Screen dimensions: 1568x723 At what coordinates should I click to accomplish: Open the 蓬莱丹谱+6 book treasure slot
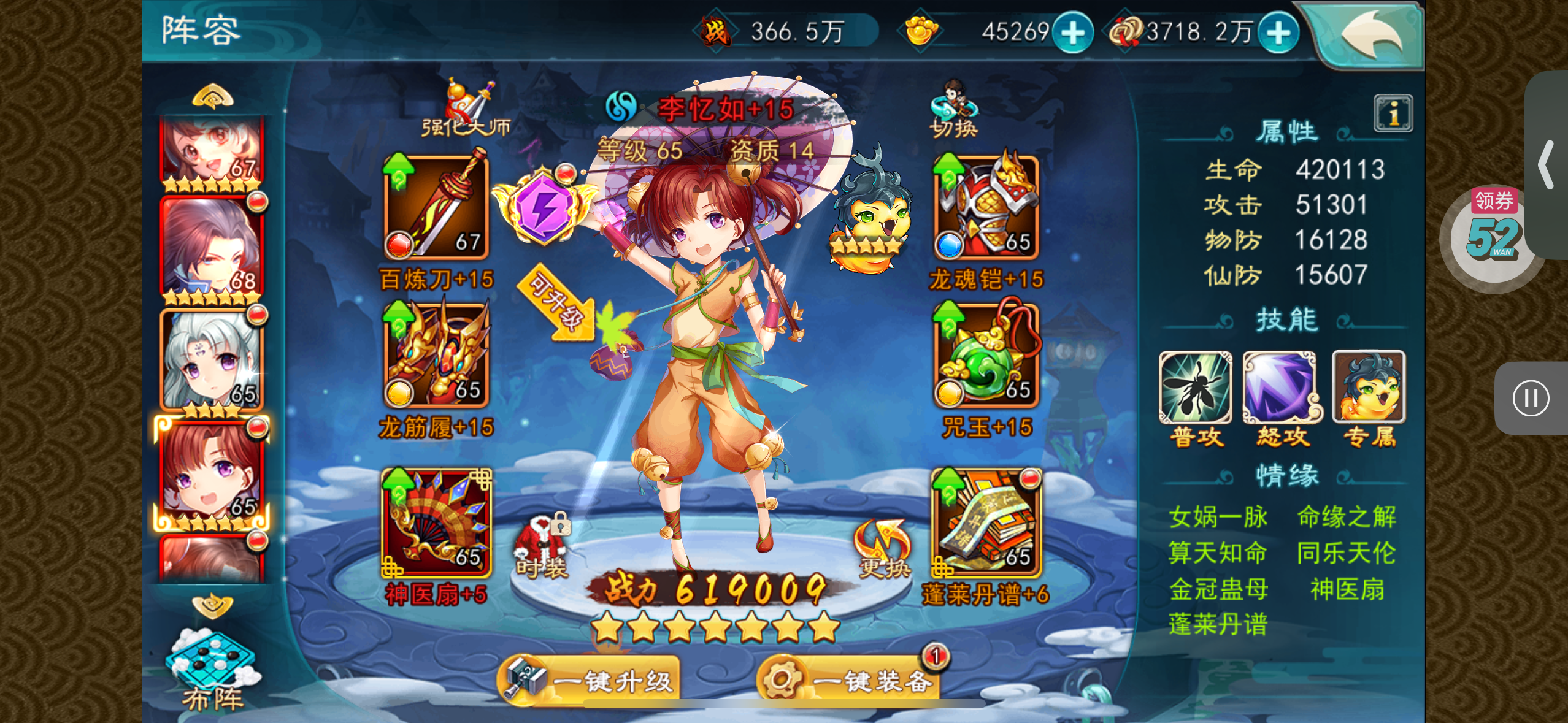986,523
